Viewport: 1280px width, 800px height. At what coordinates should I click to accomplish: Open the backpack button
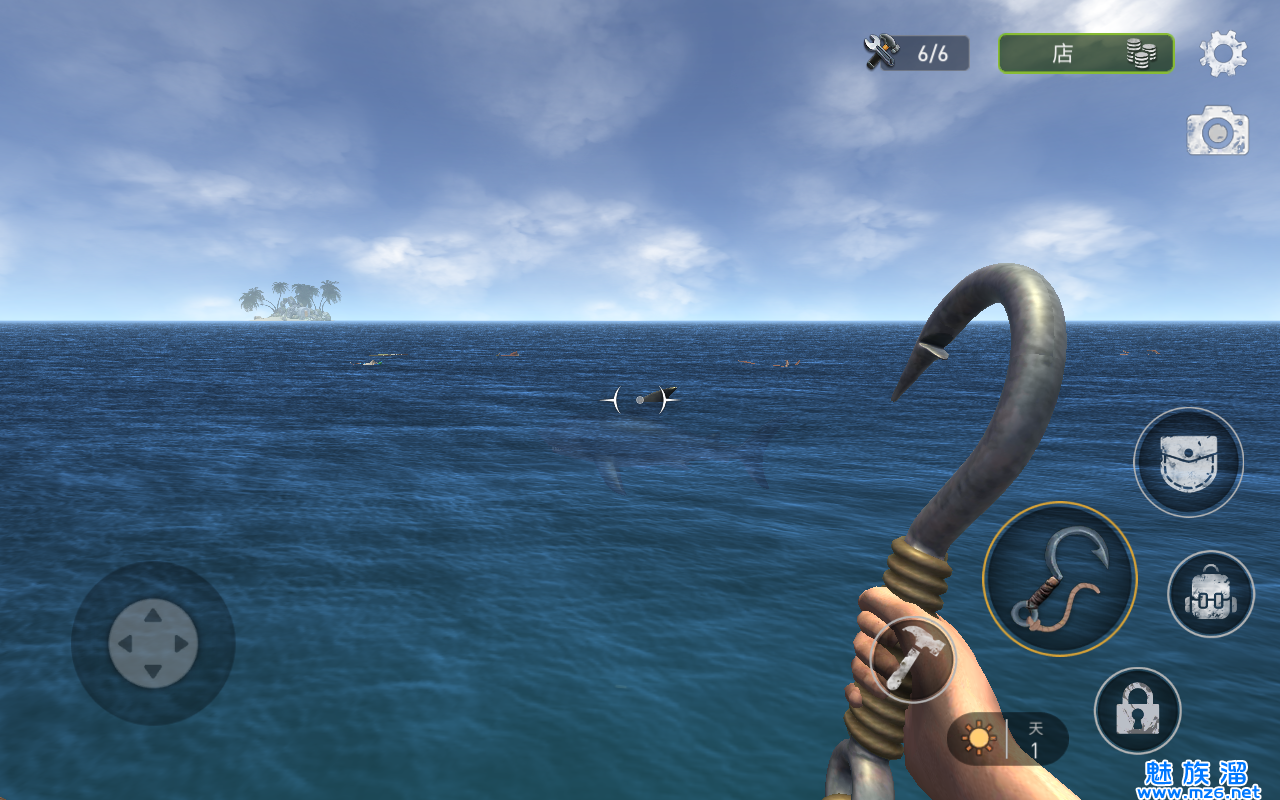pyautogui.click(x=1211, y=594)
